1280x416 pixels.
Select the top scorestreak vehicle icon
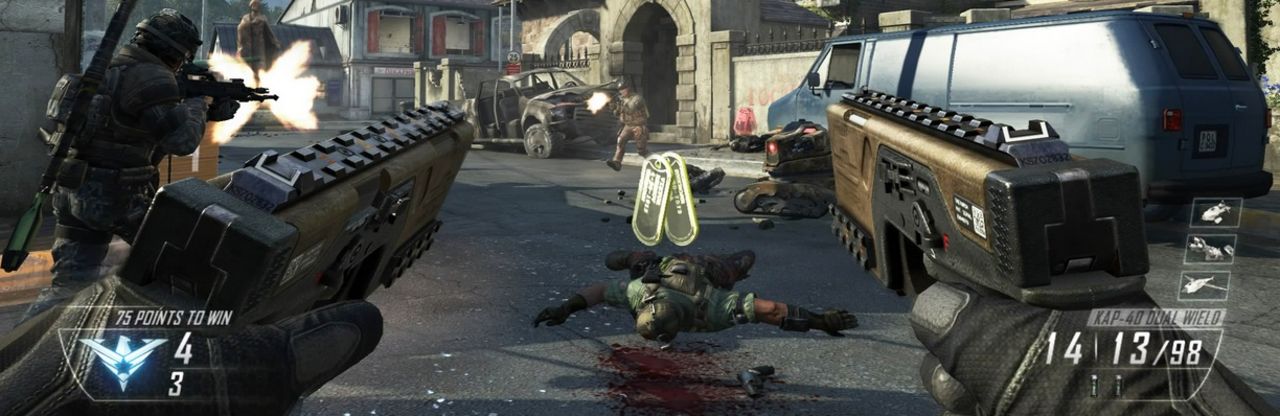point(1215,212)
